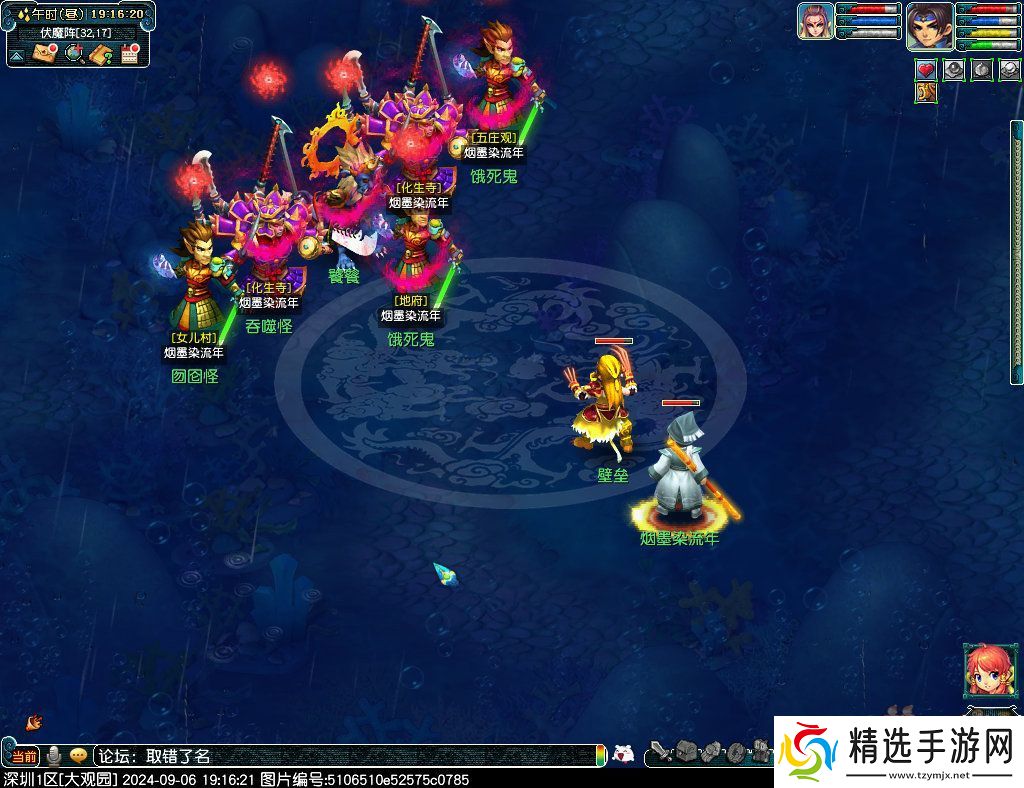Click the red heart buff icon

(x=926, y=70)
